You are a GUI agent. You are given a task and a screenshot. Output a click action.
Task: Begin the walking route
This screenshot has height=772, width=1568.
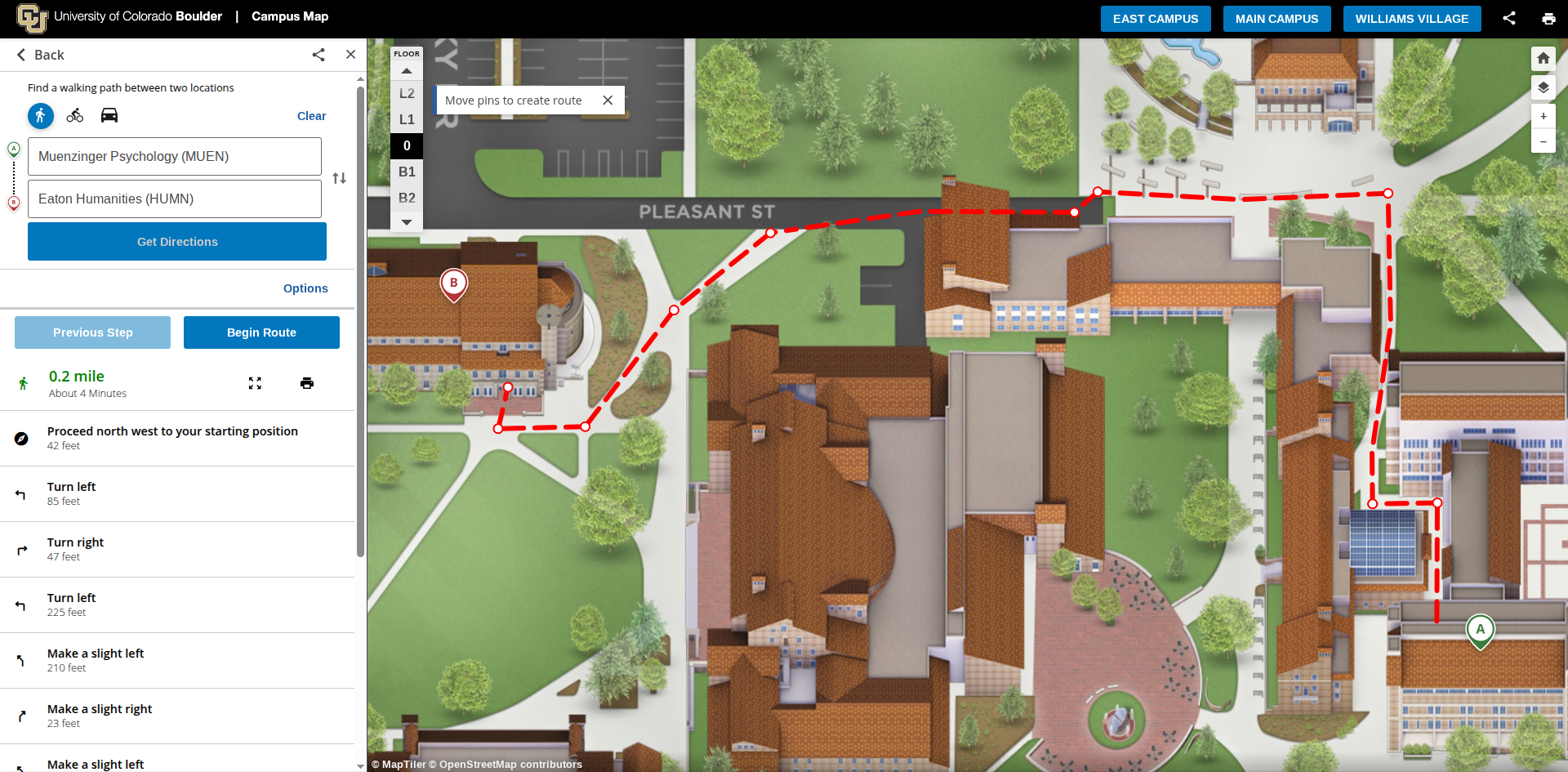pos(261,332)
